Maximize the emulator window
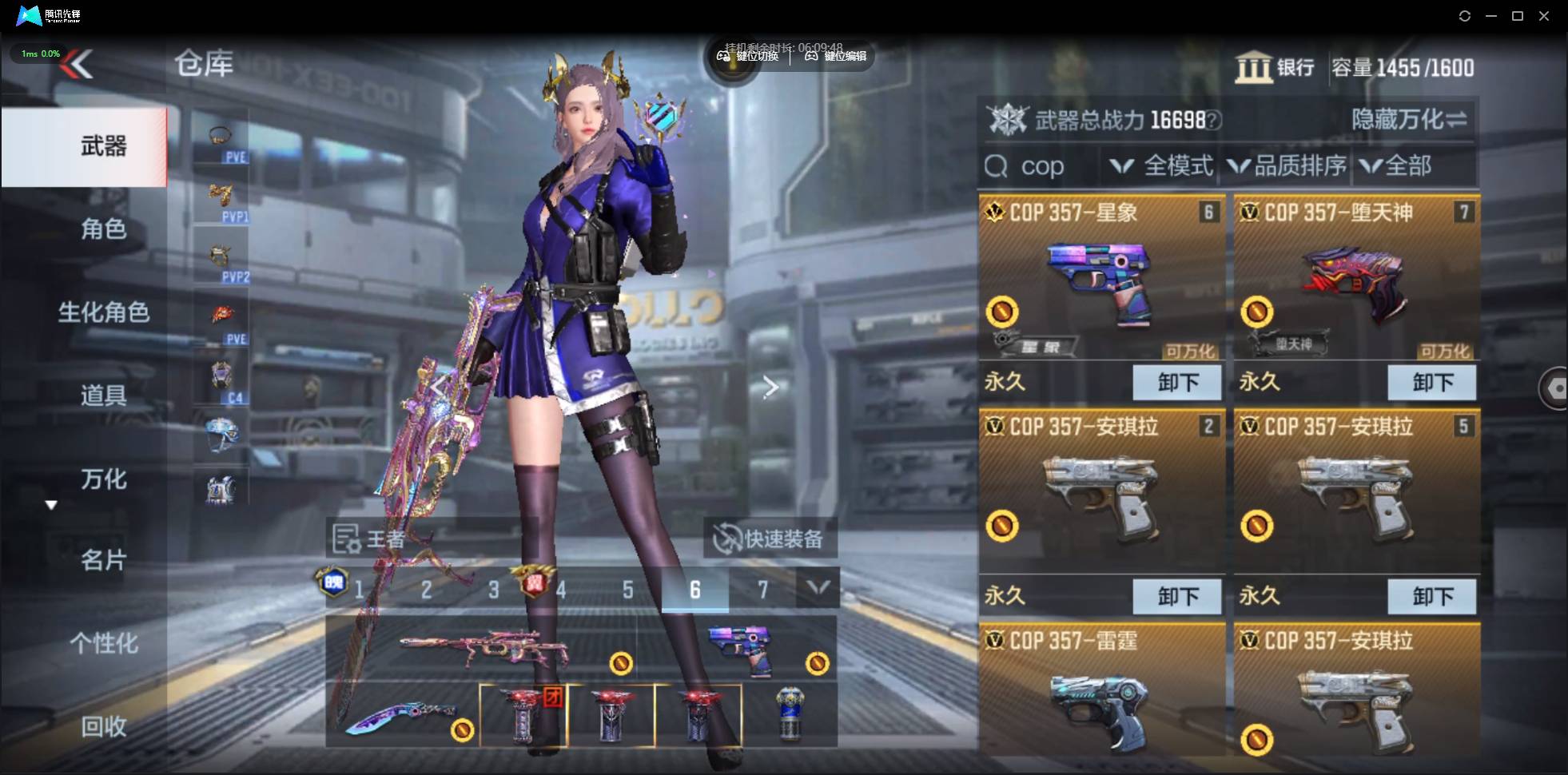1568x775 pixels. pos(1518,16)
